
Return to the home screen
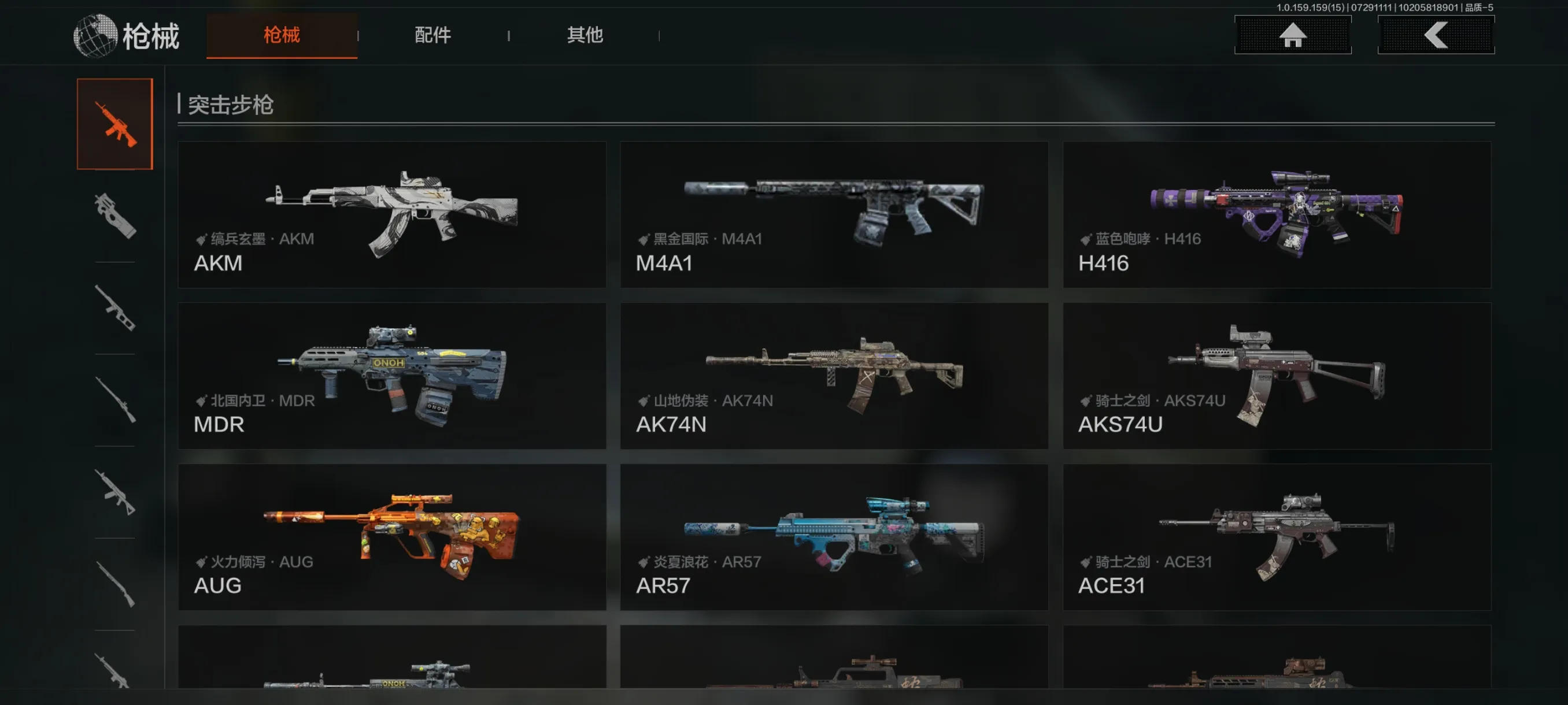pyautogui.click(x=1292, y=35)
